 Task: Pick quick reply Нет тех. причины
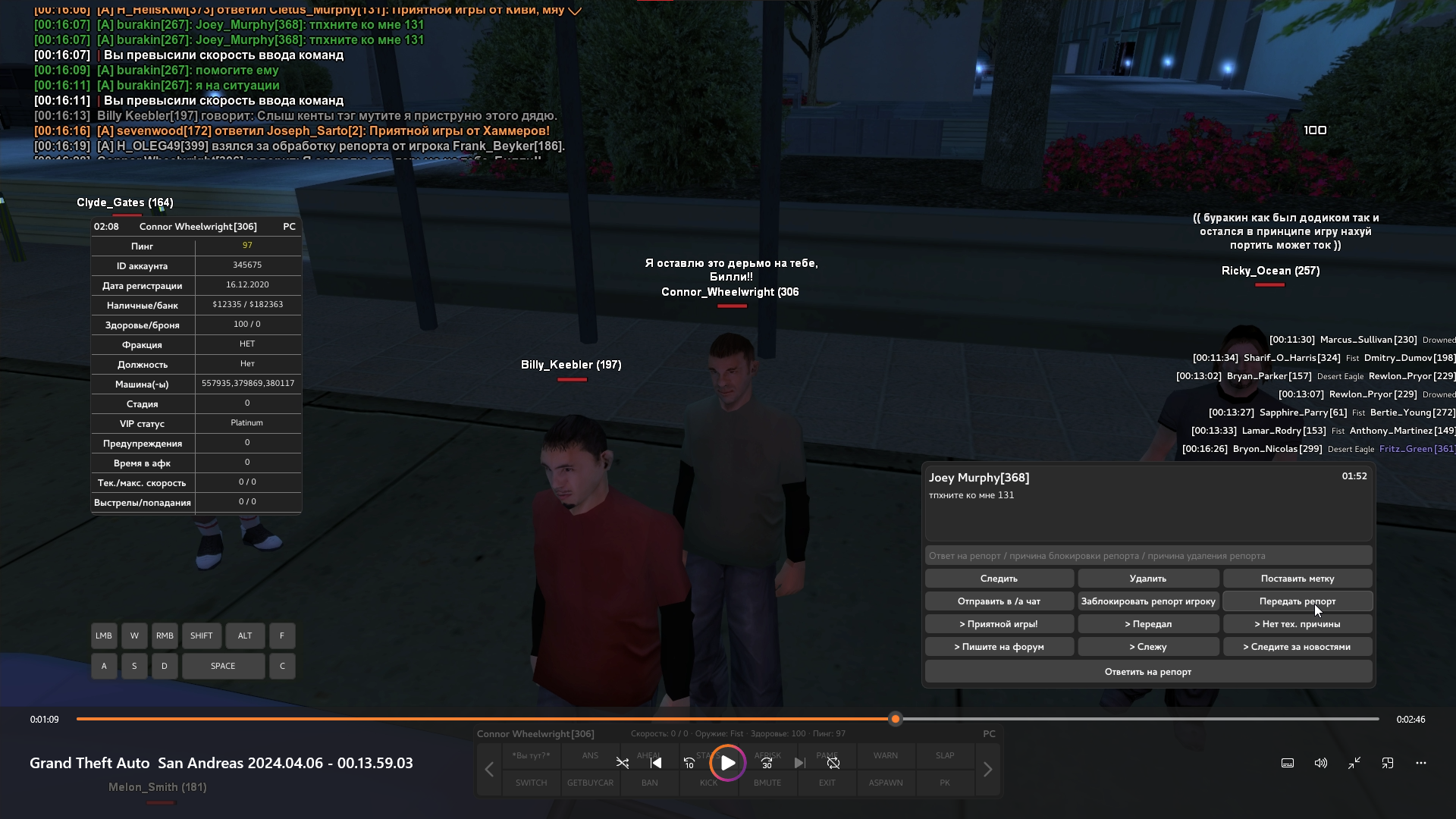1297,624
